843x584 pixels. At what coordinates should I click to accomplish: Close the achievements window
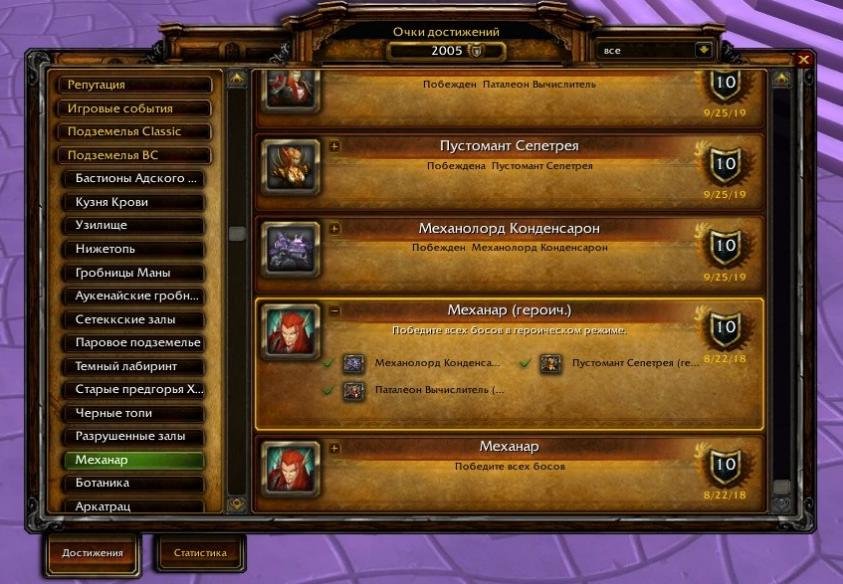[803, 60]
